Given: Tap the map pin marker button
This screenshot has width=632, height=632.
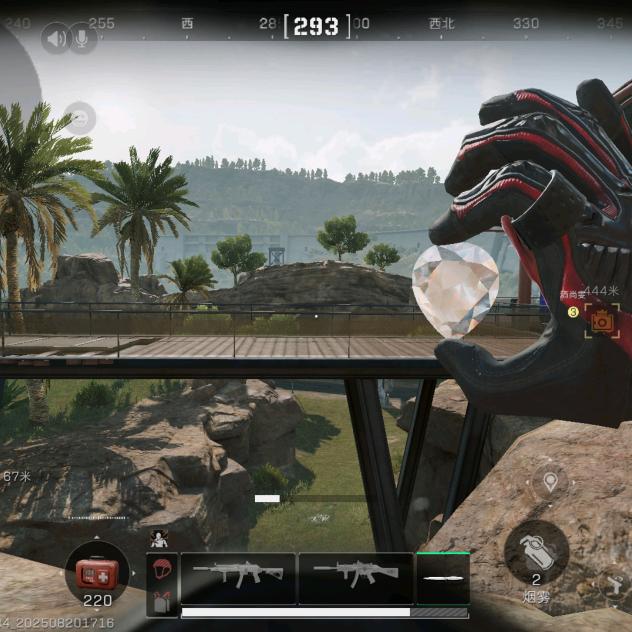Looking at the screenshot, I should (549, 482).
